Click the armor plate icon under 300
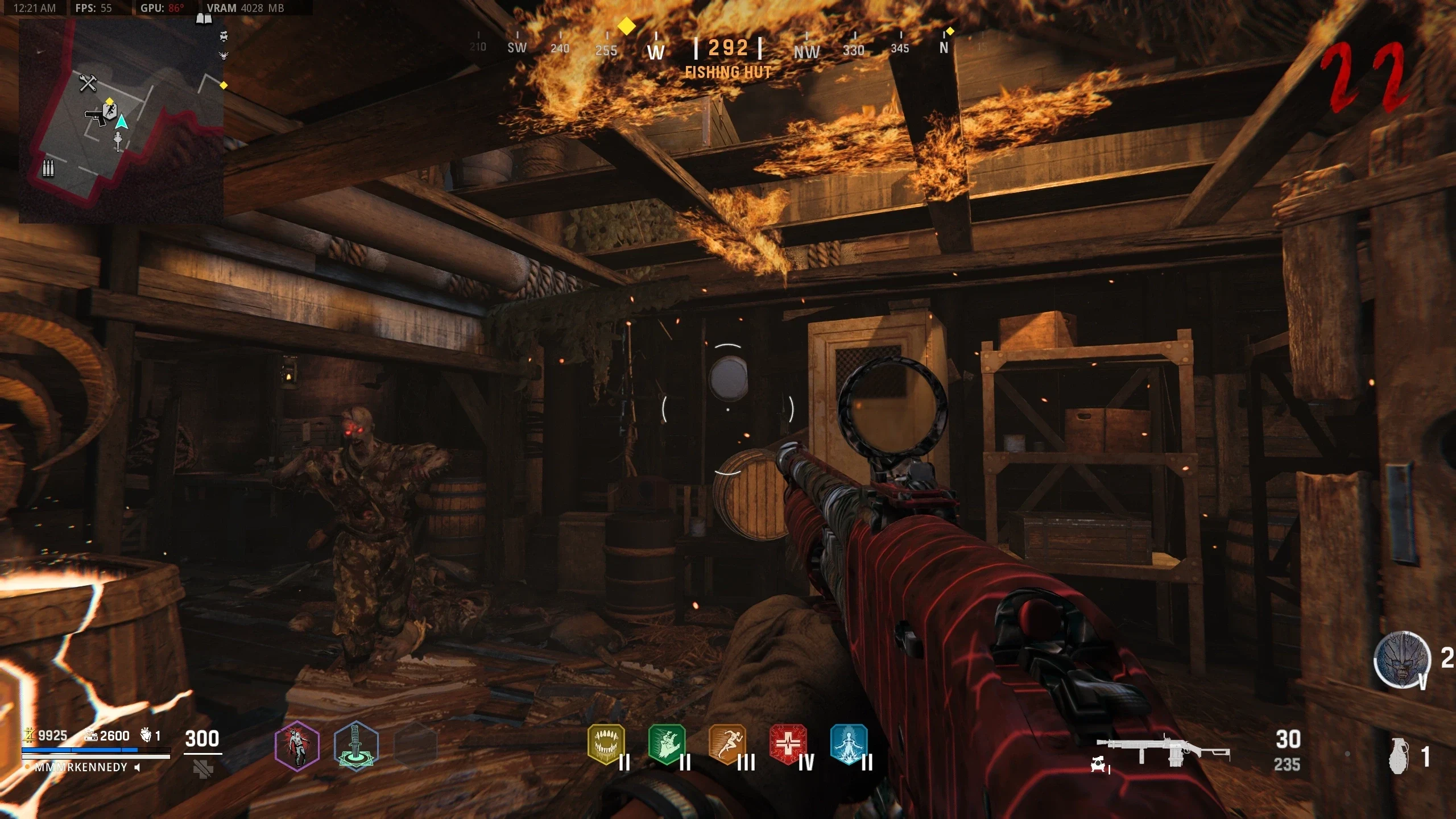1456x819 pixels. coord(203,769)
